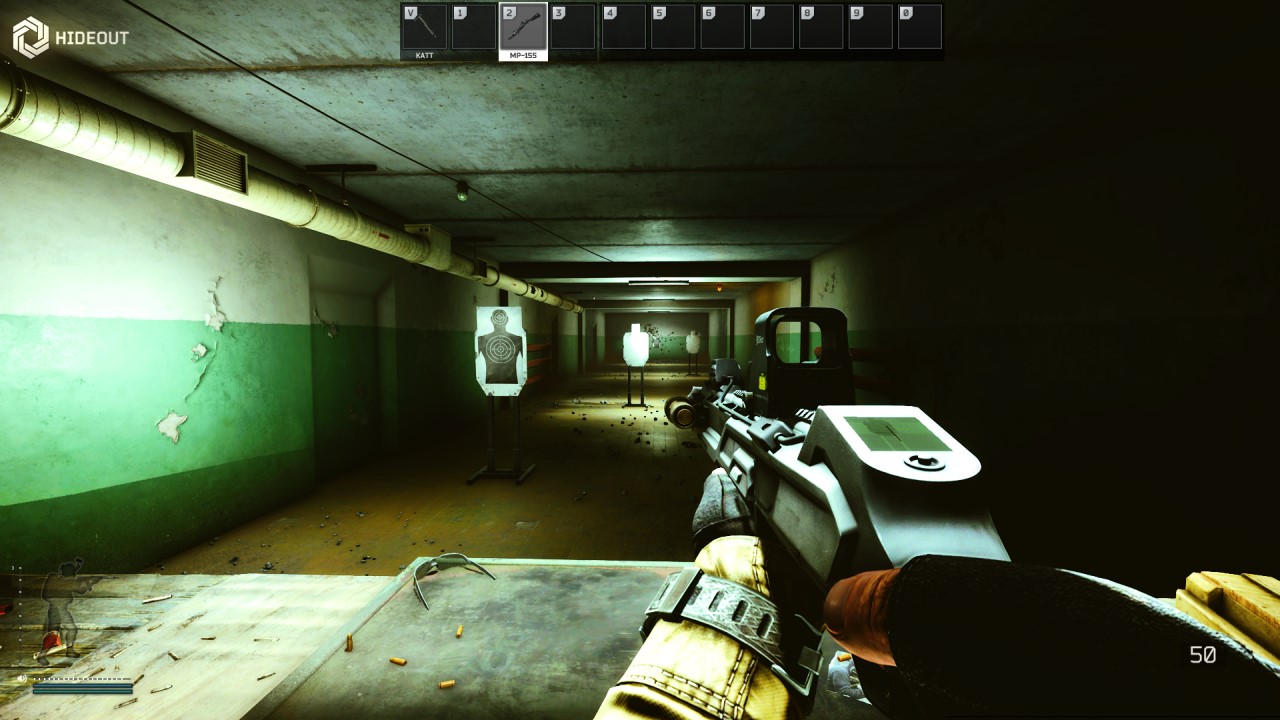Screen dimensions: 1280x720
Task: Click the upper stamina bar
Action: (x=83, y=686)
